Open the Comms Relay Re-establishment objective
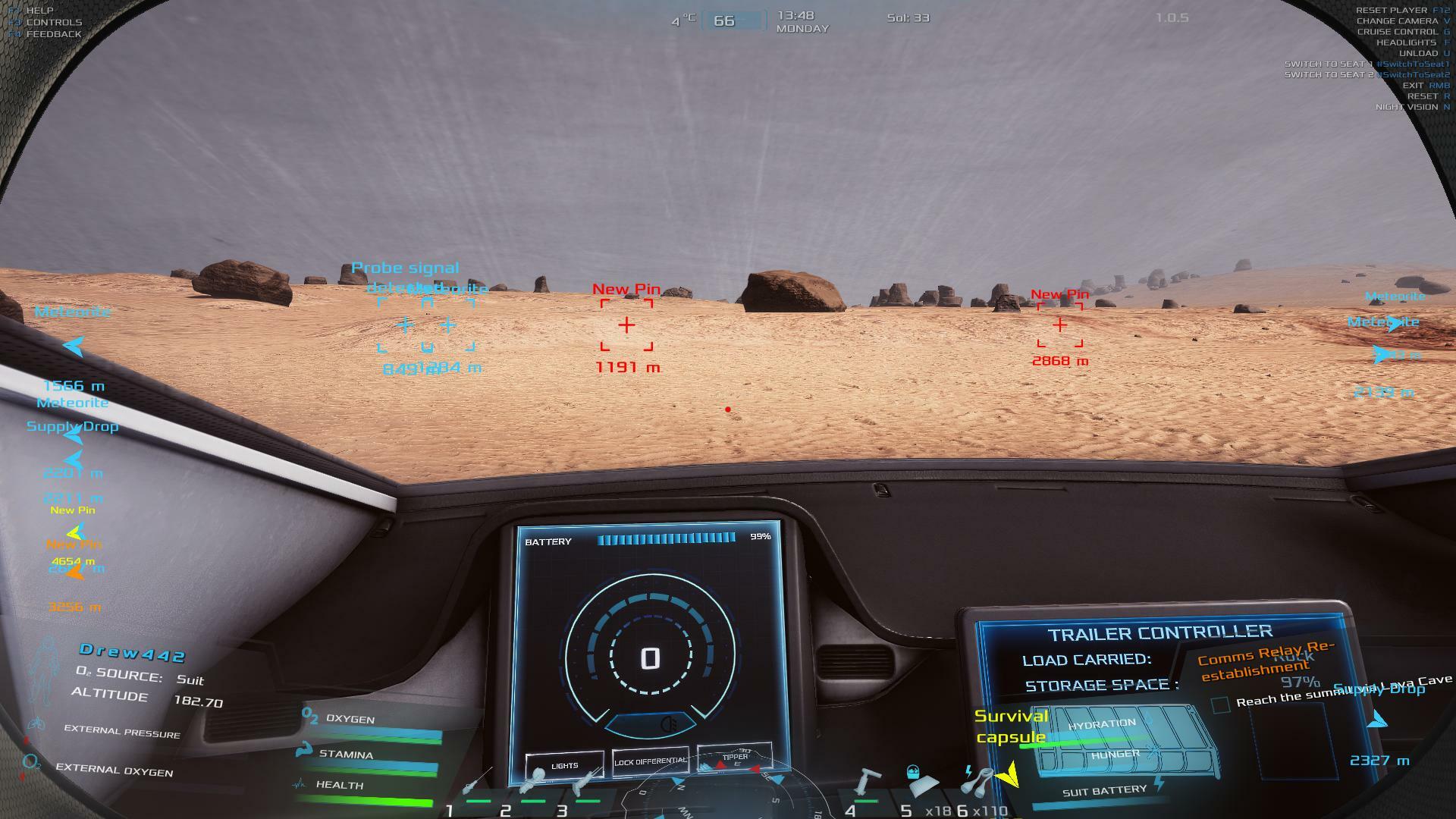 [x=1265, y=661]
